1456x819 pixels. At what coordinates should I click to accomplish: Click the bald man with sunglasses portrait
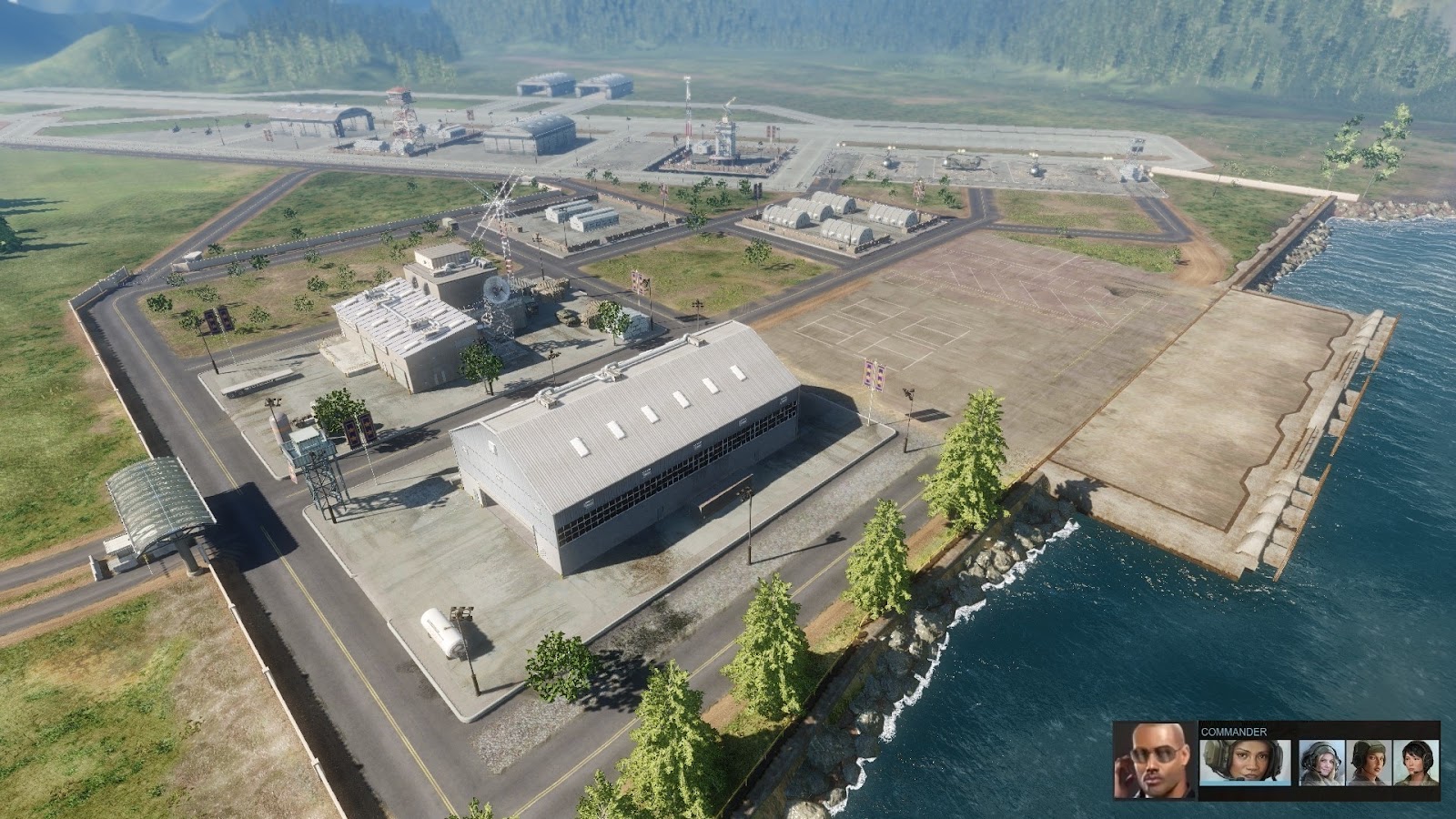1155,761
